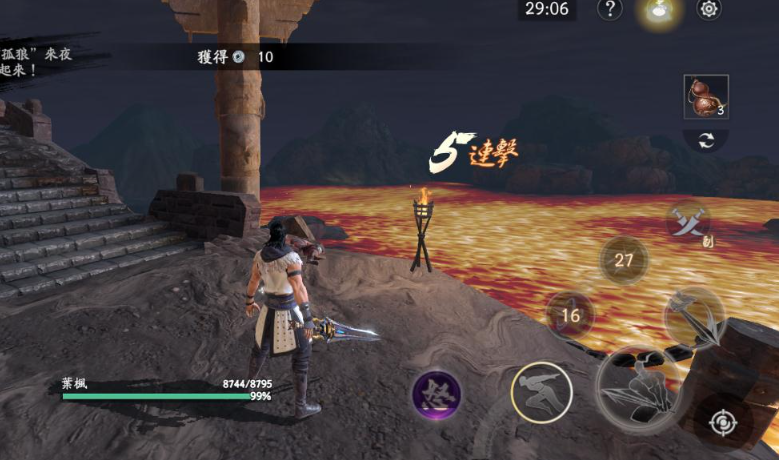Switch weapon with the crossed swords icon
This screenshot has width=779, height=460.
pos(688,221)
